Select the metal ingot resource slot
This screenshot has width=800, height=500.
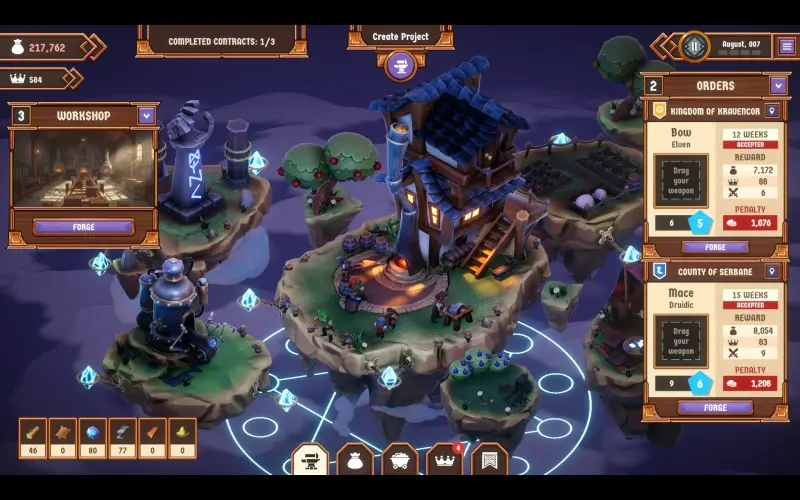(123, 433)
